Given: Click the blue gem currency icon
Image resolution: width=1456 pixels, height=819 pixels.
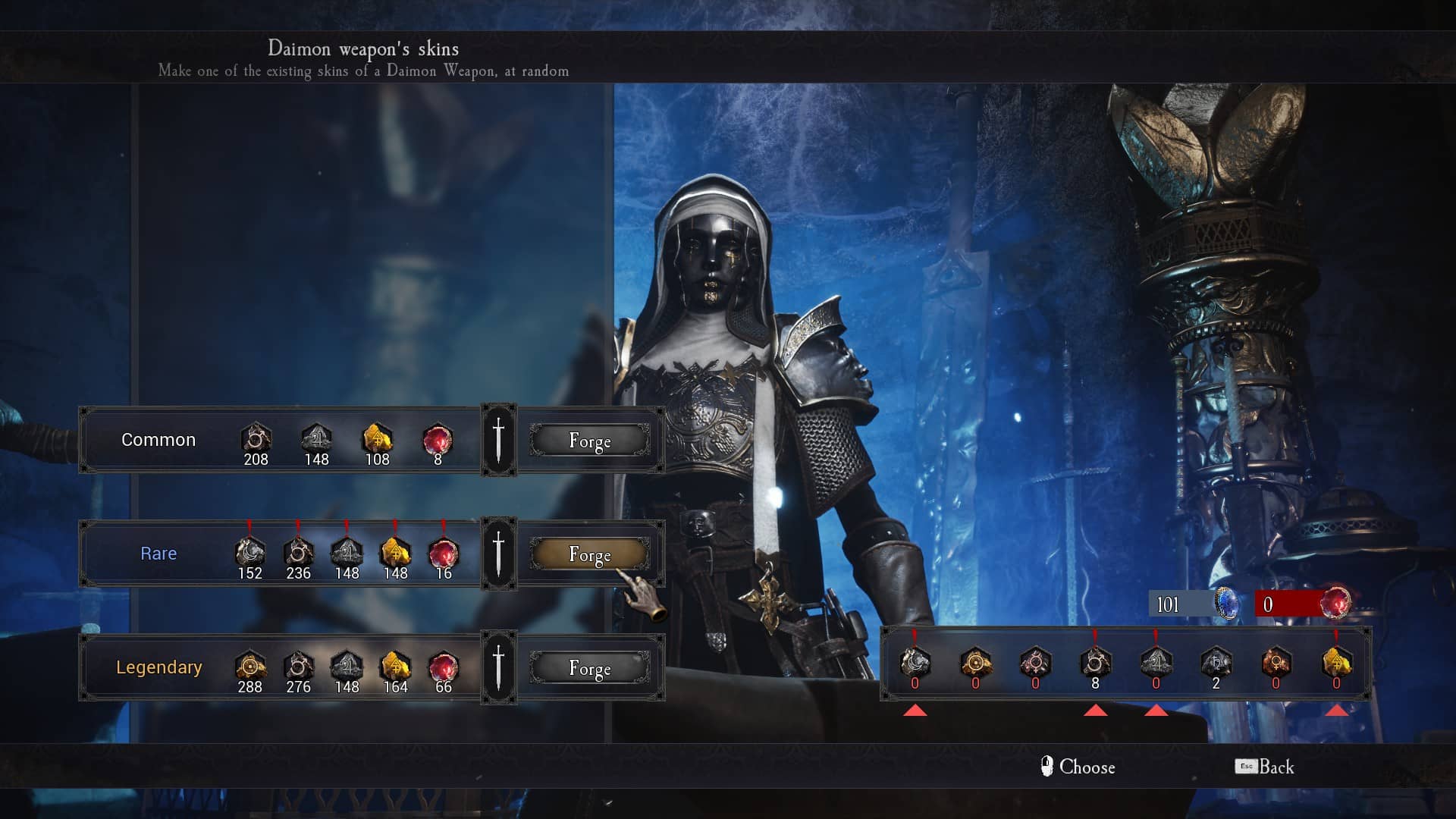Looking at the screenshot, I should click(1226, 604).
